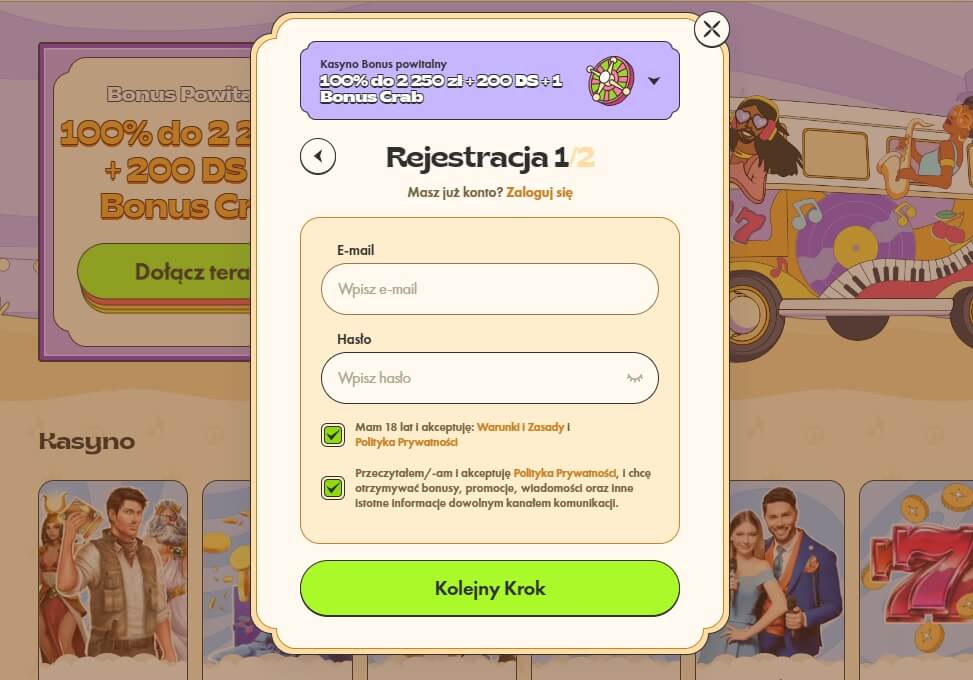
Task: Expand the welcome bonus dropdown
Action: [654, 81]
